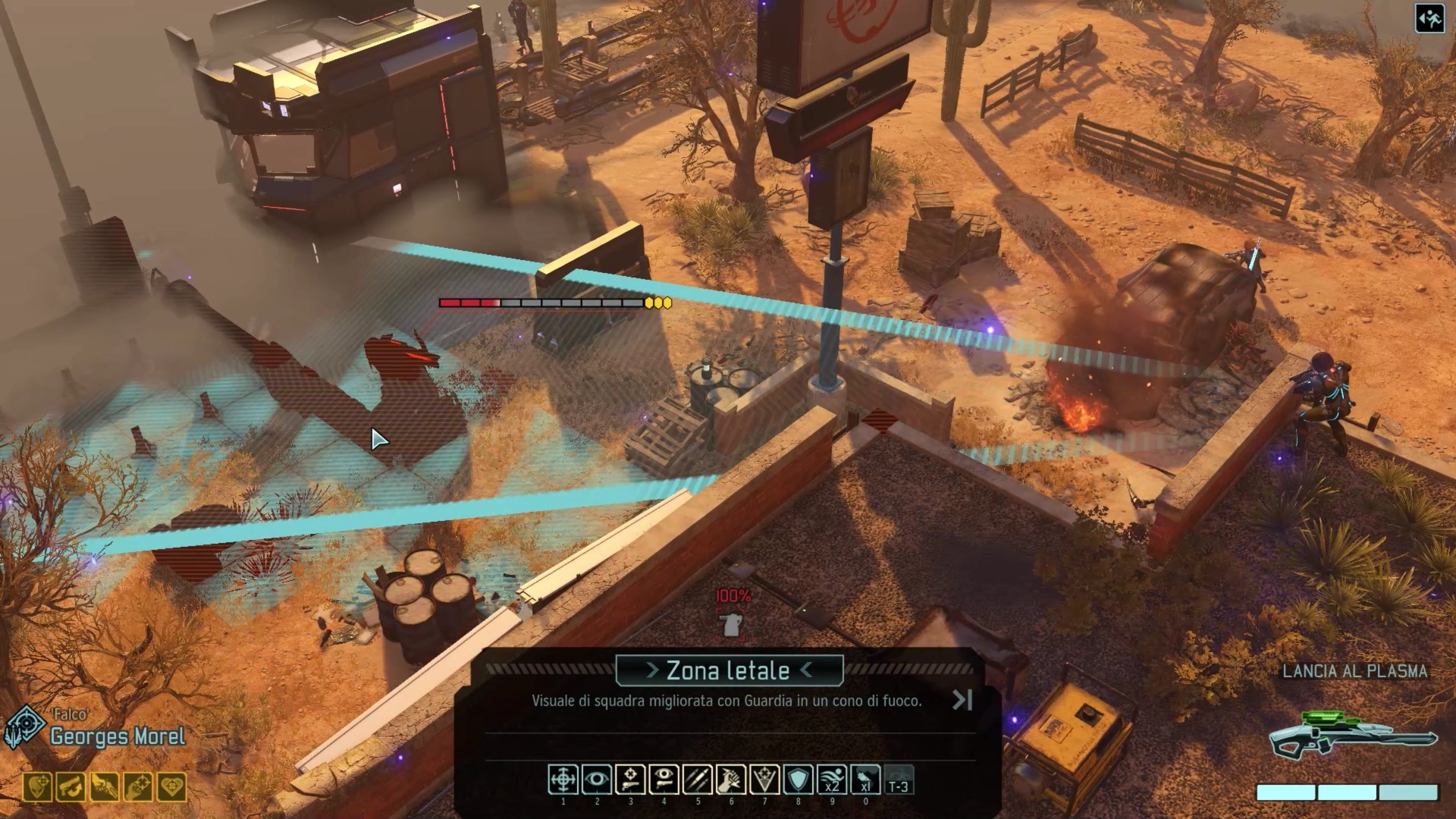Choose the cone-with-crosshair Kill Zone ability
The width and height of the screenshot is (1456, 819).
764,780
